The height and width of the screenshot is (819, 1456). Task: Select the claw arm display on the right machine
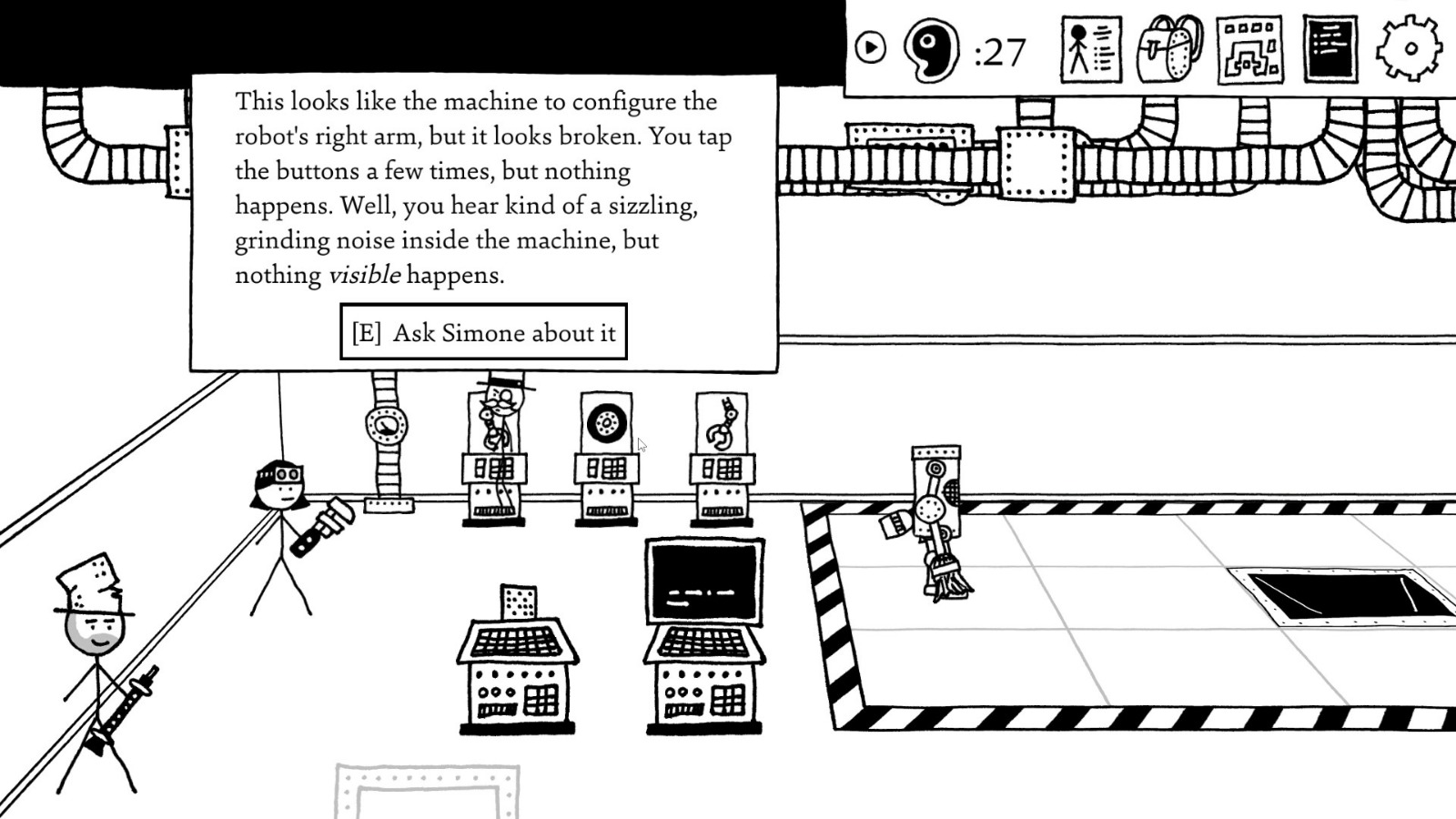coord(720,421)
